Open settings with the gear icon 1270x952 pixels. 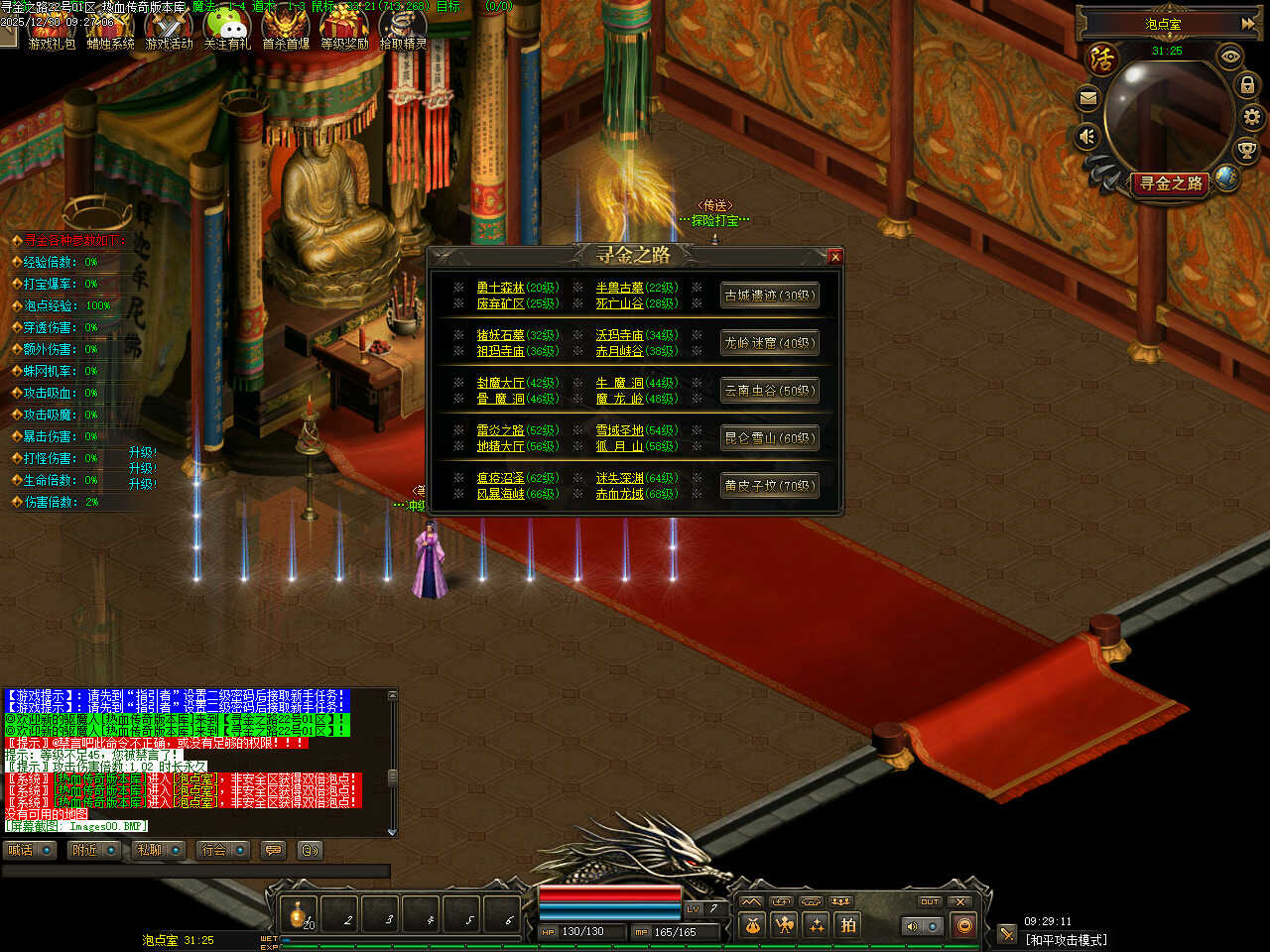coord(1252,118)
